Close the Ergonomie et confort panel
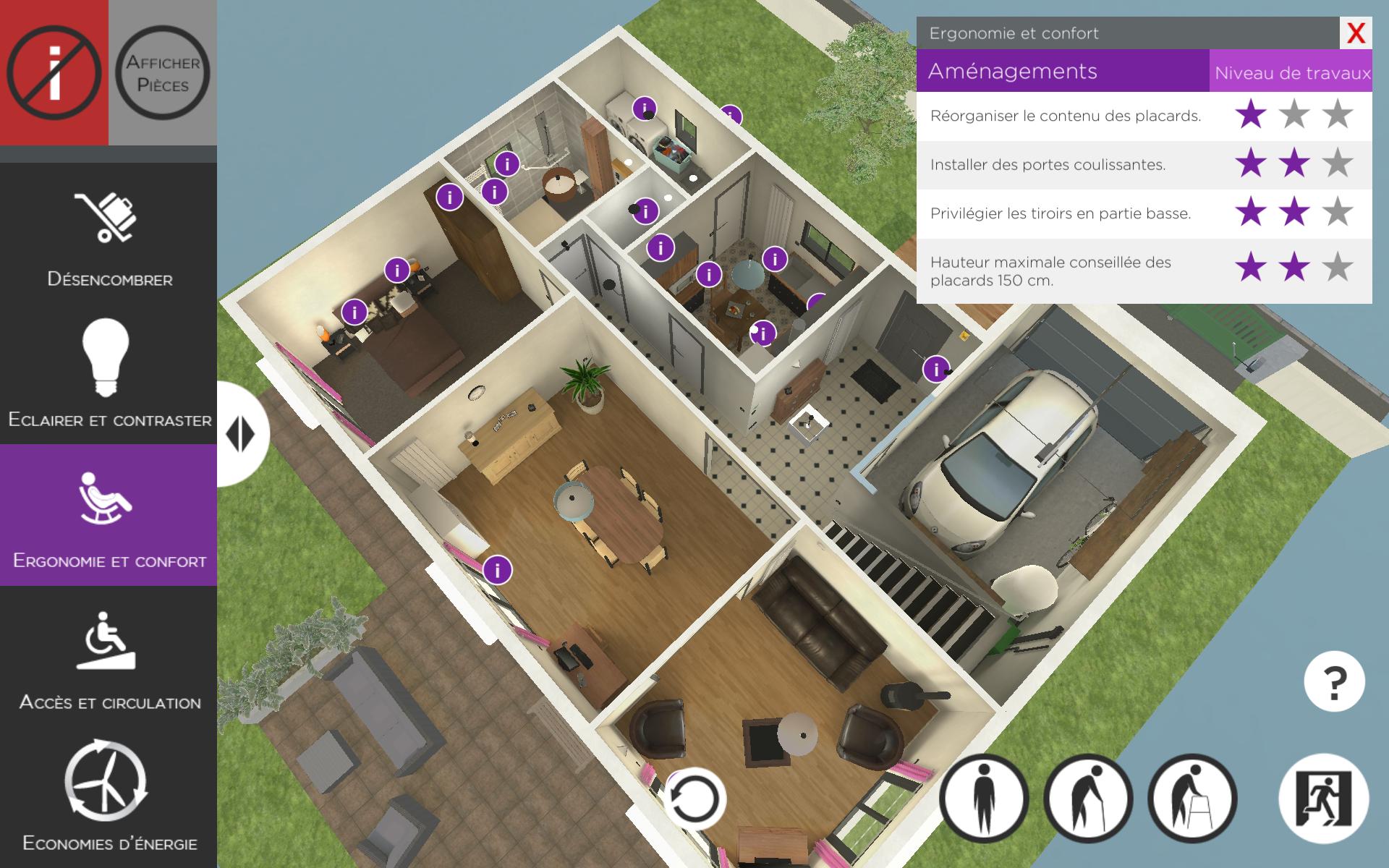 tap(1356, 33)
